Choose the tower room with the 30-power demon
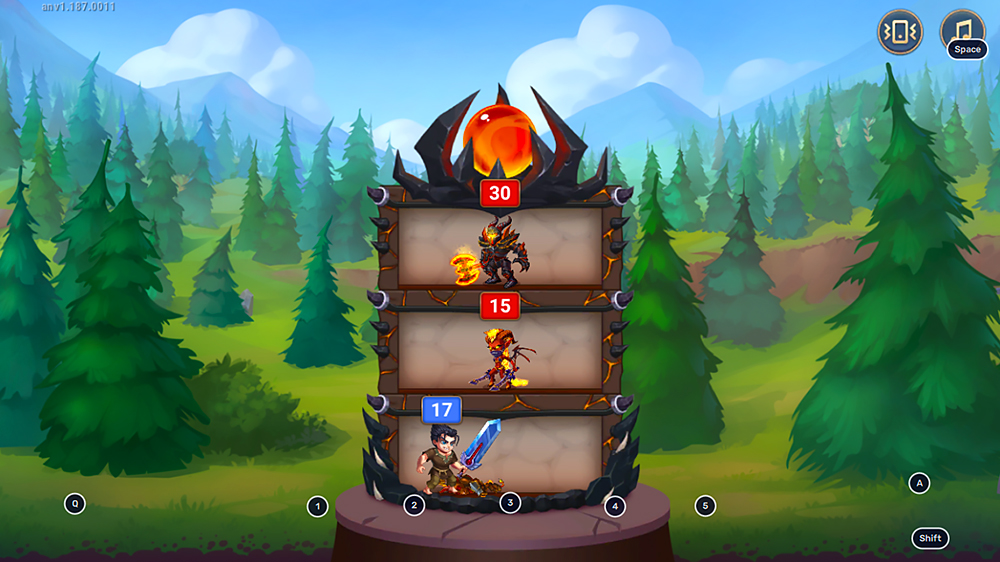The image size is (1000, 562). point(500,248)
